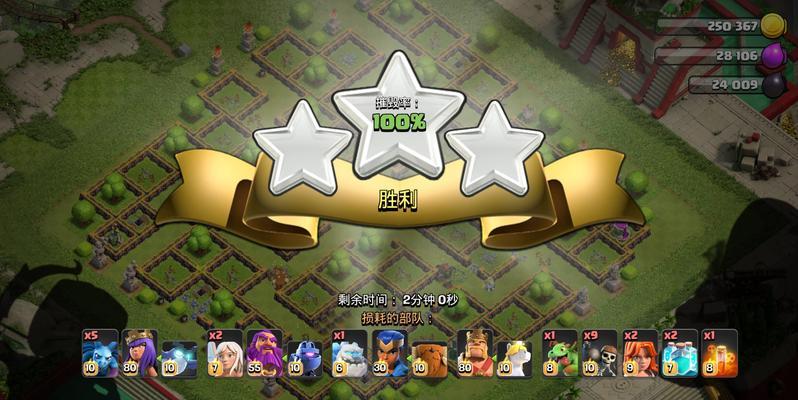Screen dimensions: 798x400
Task: Tap the light blue spell bottle icon
Action: tap(682, 353)
